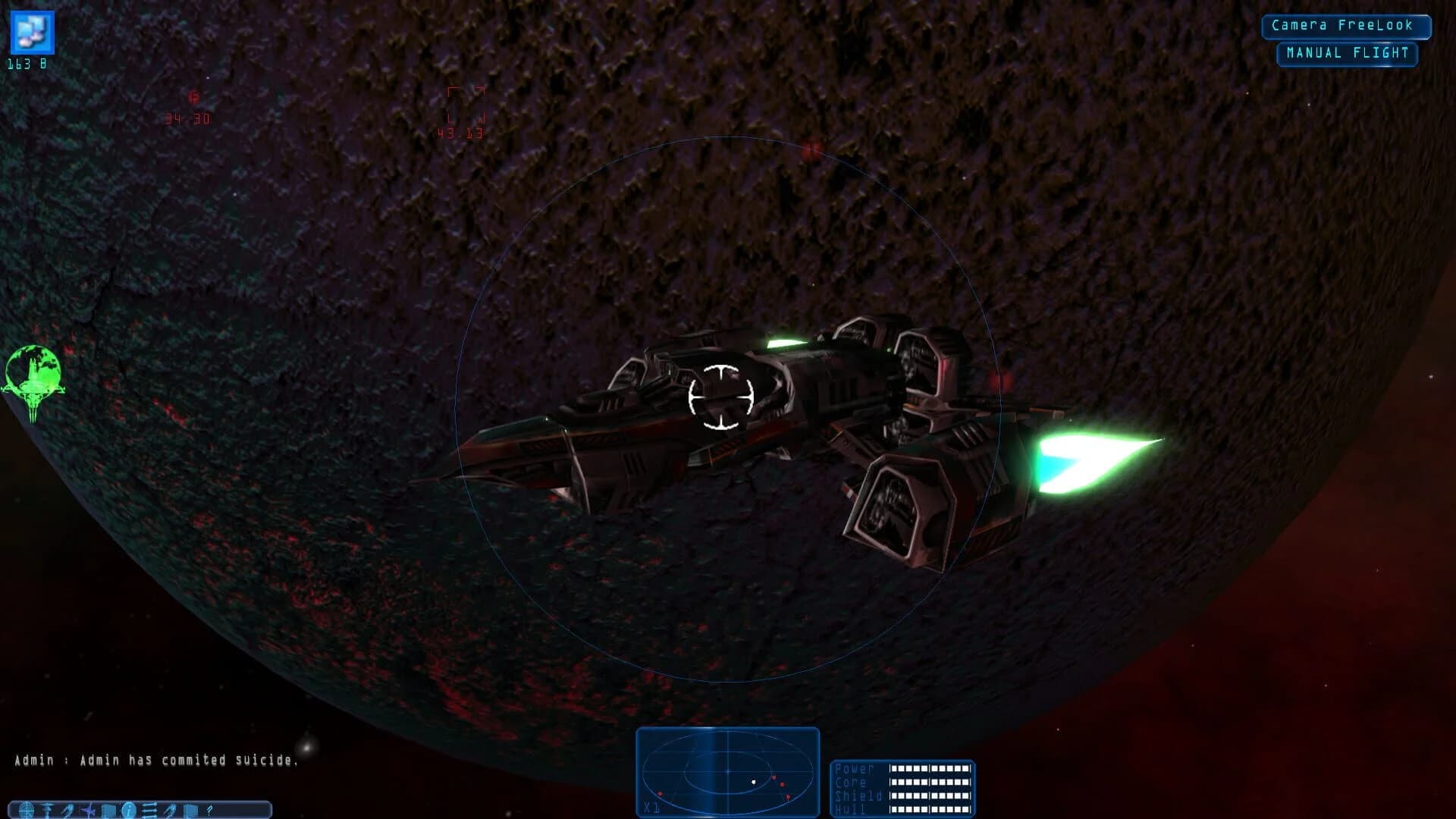
Task: Select the antenna station icon in the toolbar
Action: tap(47, 810)
